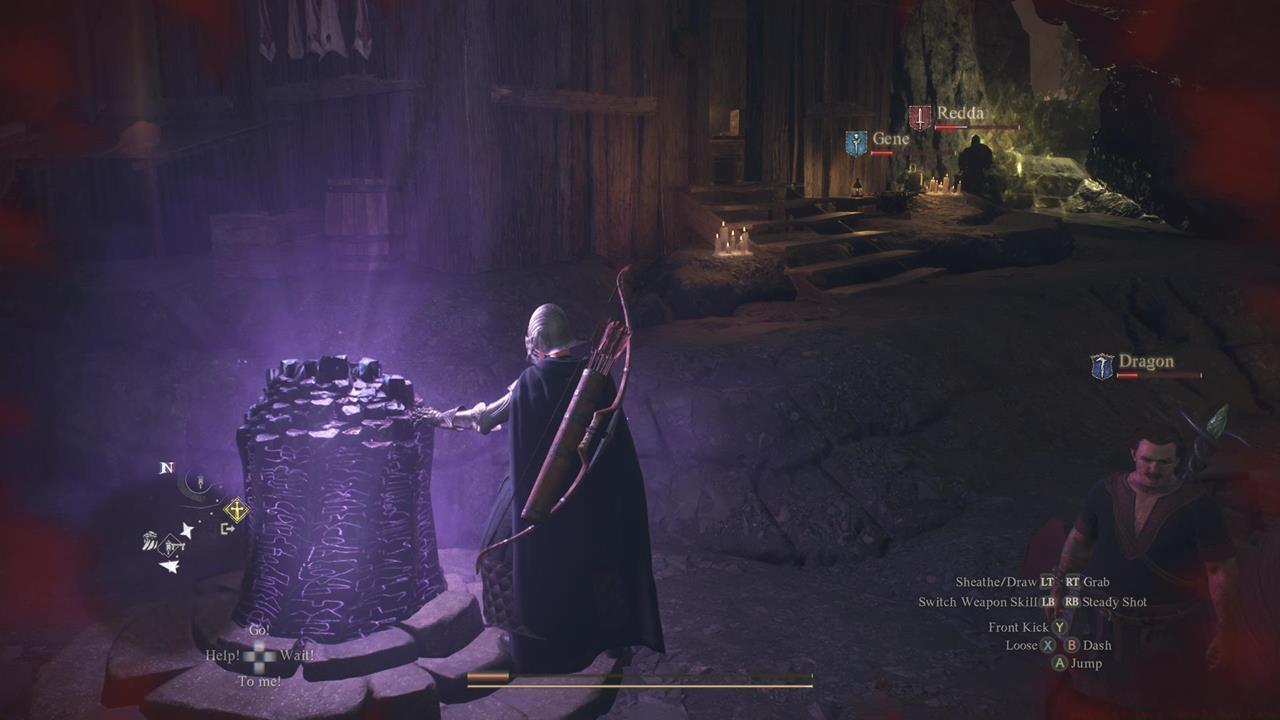Viewport: 1280px width, 720px height.
Task: Issue the "Wait!" pawn command
Action: (x=297, y=656)
